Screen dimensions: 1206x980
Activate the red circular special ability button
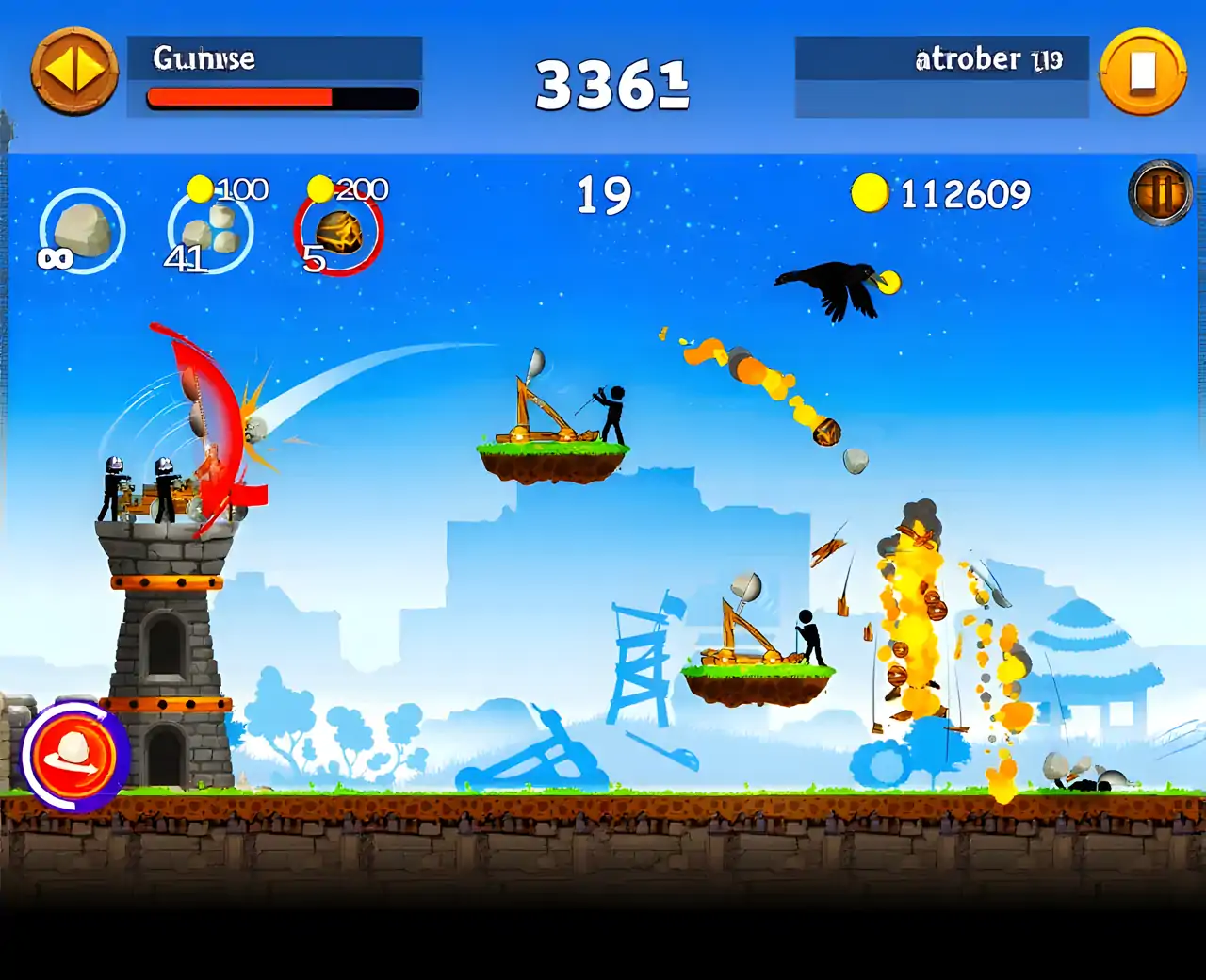point(74,756)
